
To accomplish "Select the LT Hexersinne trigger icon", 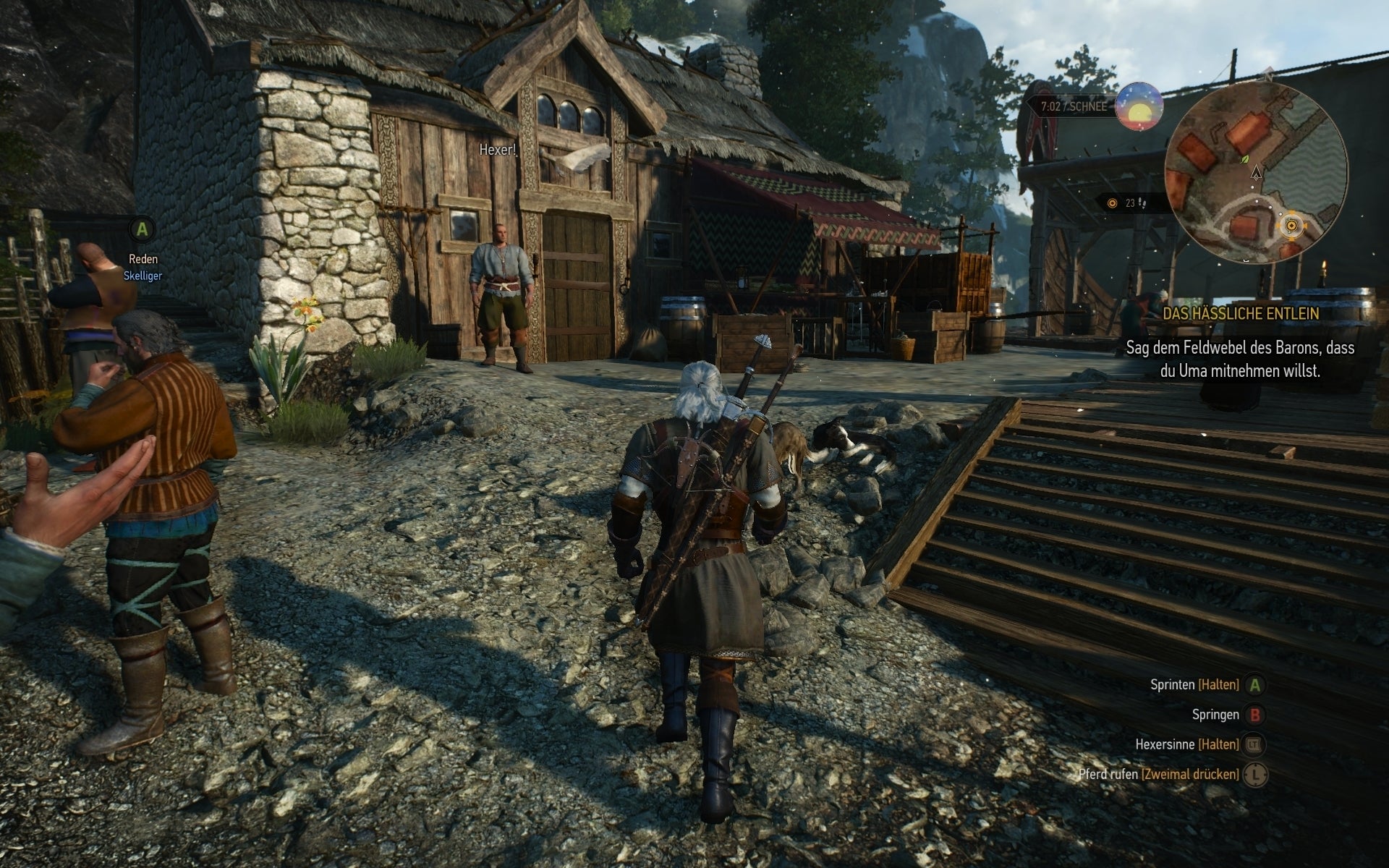I will click(1254, 745).
